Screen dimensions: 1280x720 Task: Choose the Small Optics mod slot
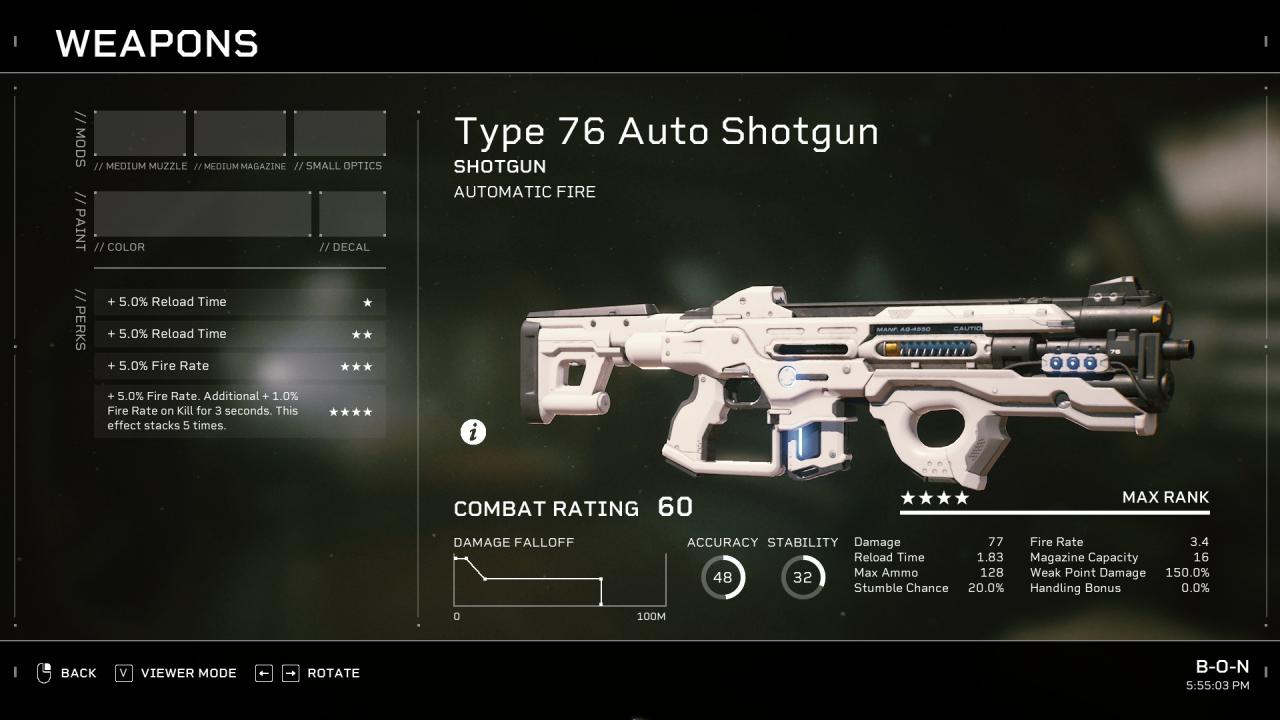[x=340, y=133]
